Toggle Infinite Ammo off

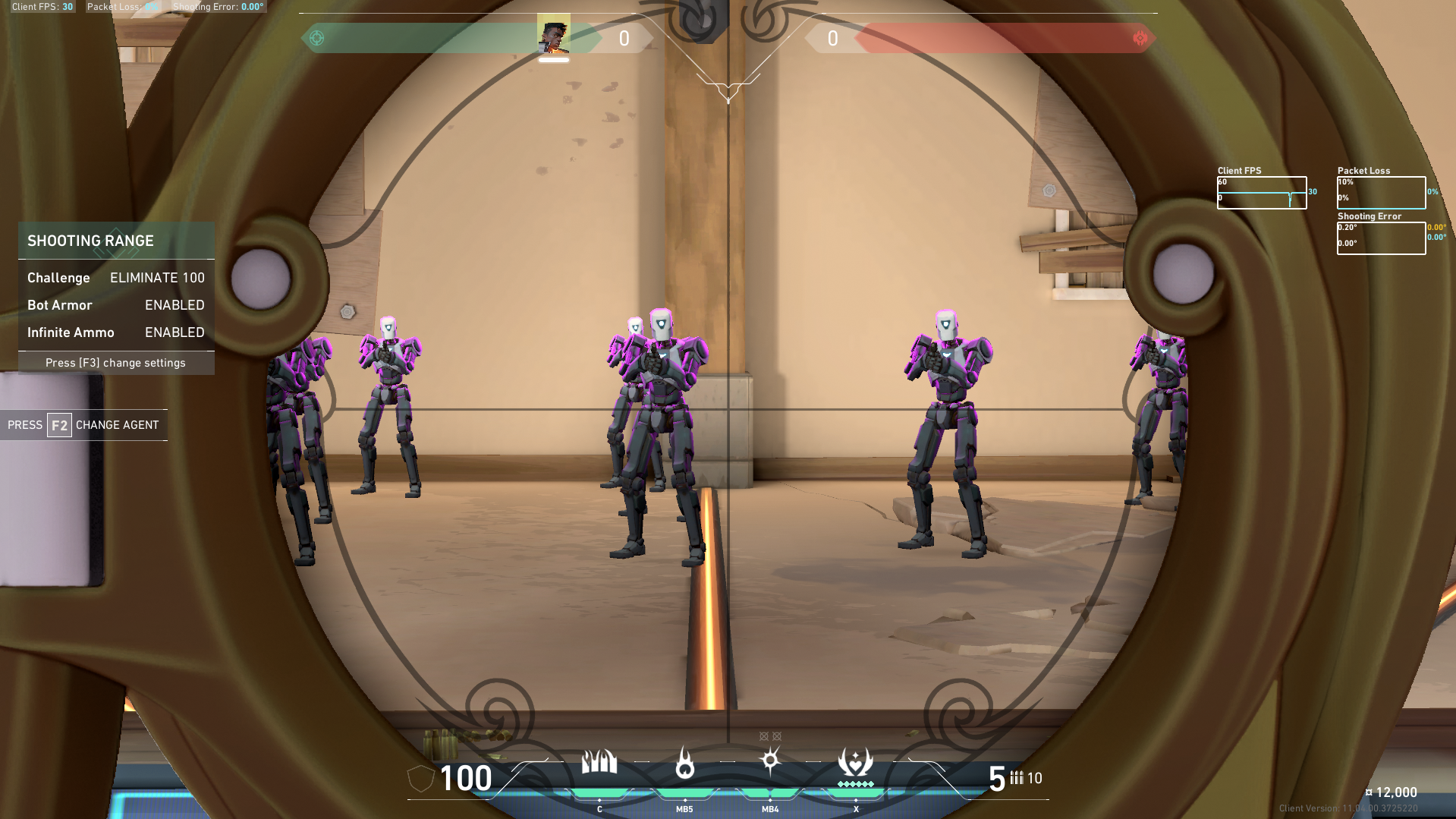click(x=174, y=332)
